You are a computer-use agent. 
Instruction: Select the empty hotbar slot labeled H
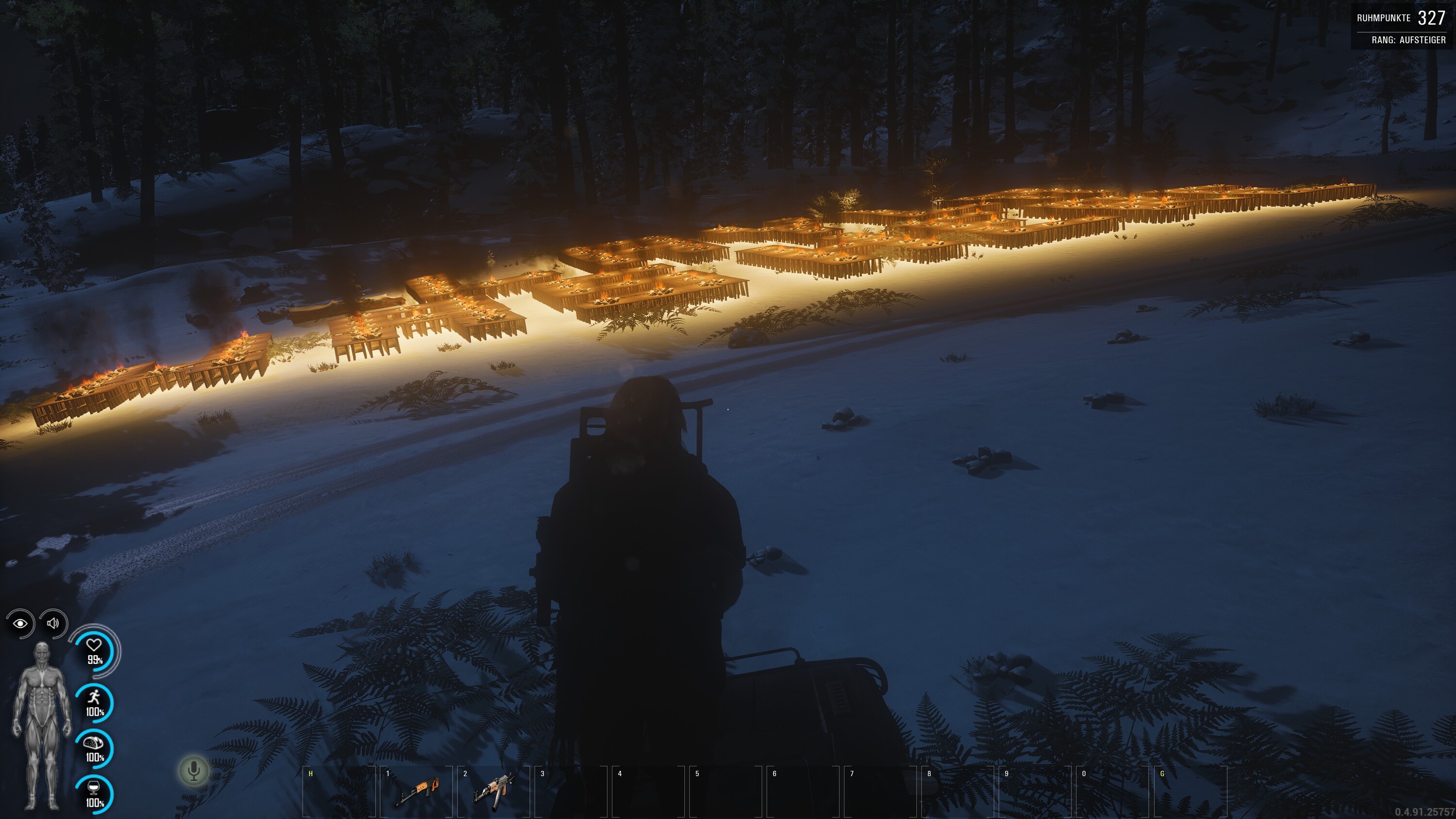tap(339, 791)
